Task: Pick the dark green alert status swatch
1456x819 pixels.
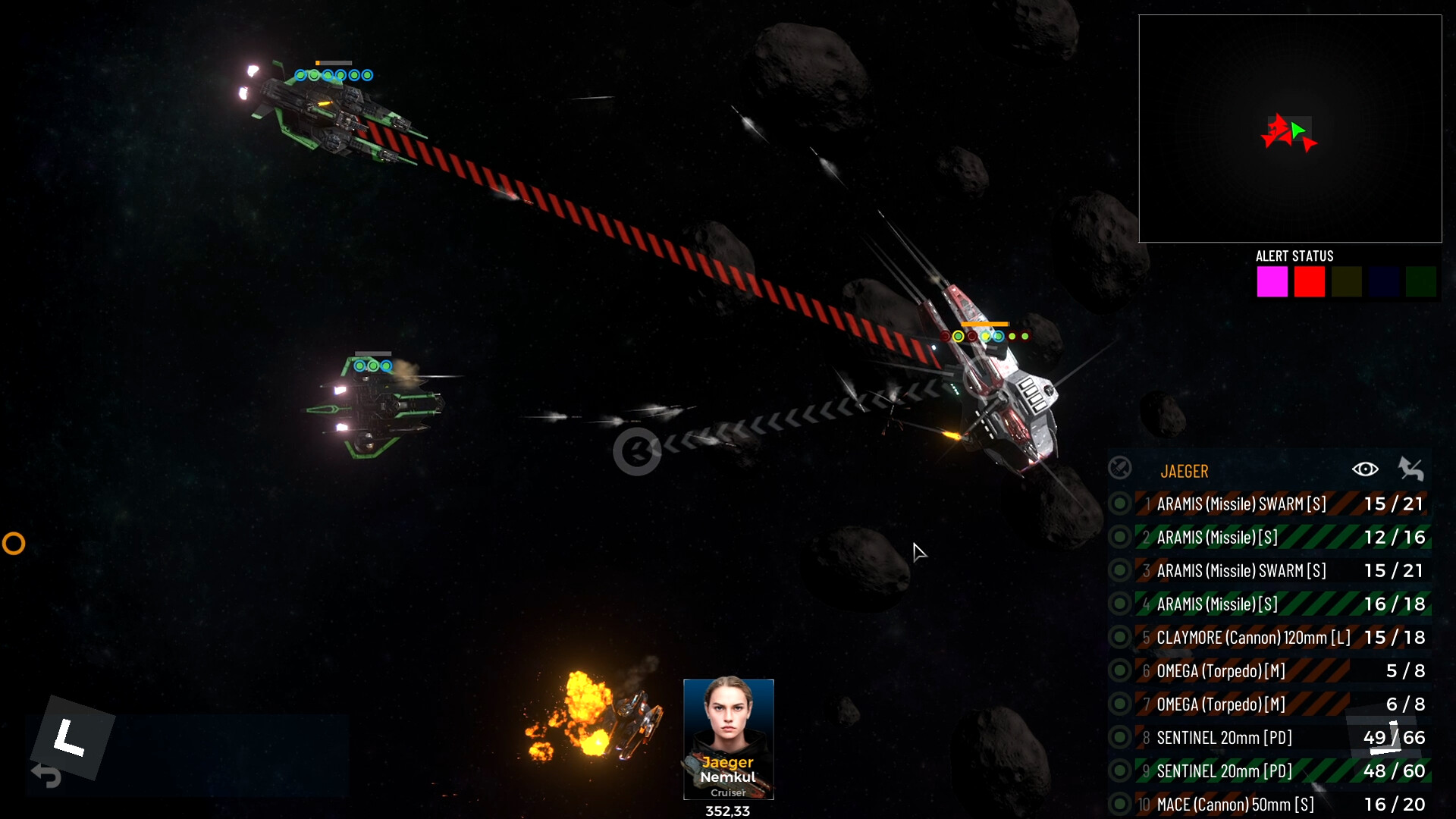Action: point(1421,282)
